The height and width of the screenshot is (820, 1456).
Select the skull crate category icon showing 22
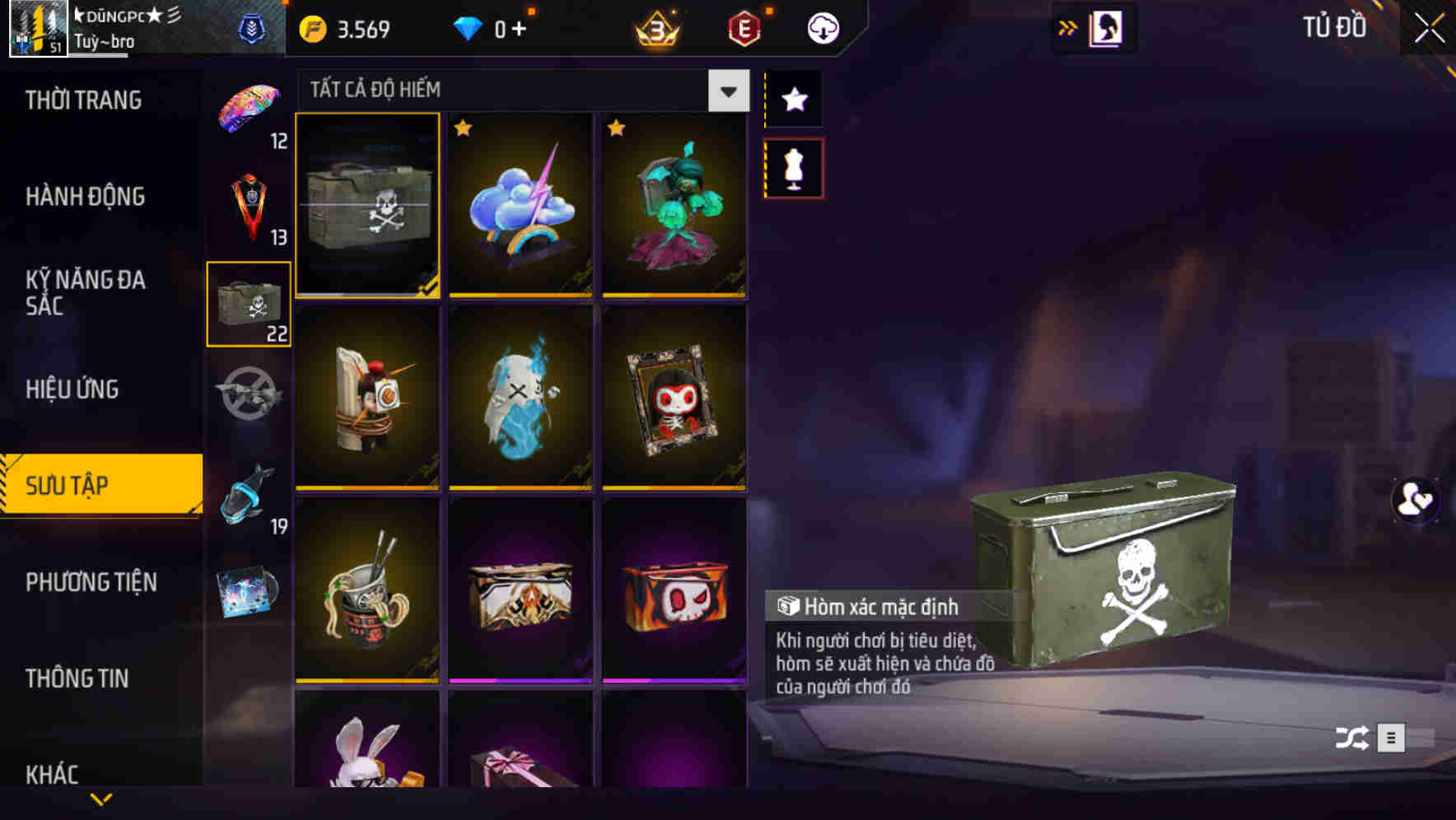pos(247,302)
